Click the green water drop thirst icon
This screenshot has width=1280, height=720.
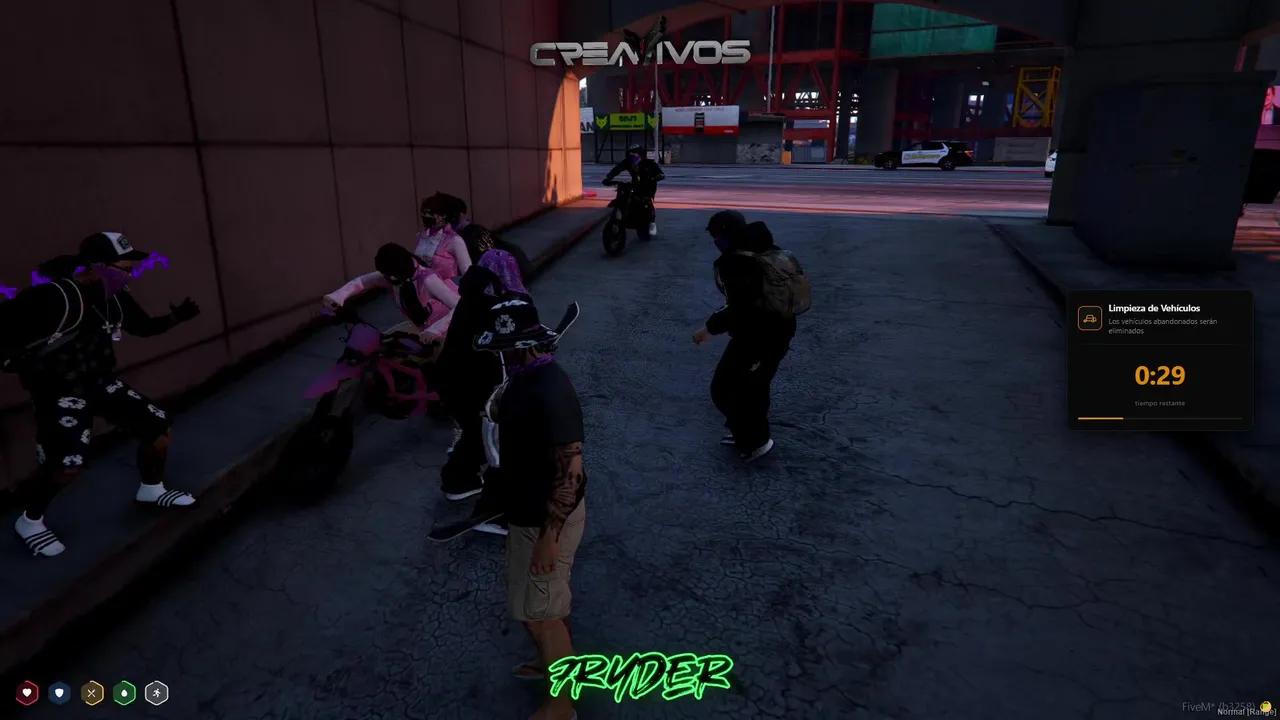123,692
